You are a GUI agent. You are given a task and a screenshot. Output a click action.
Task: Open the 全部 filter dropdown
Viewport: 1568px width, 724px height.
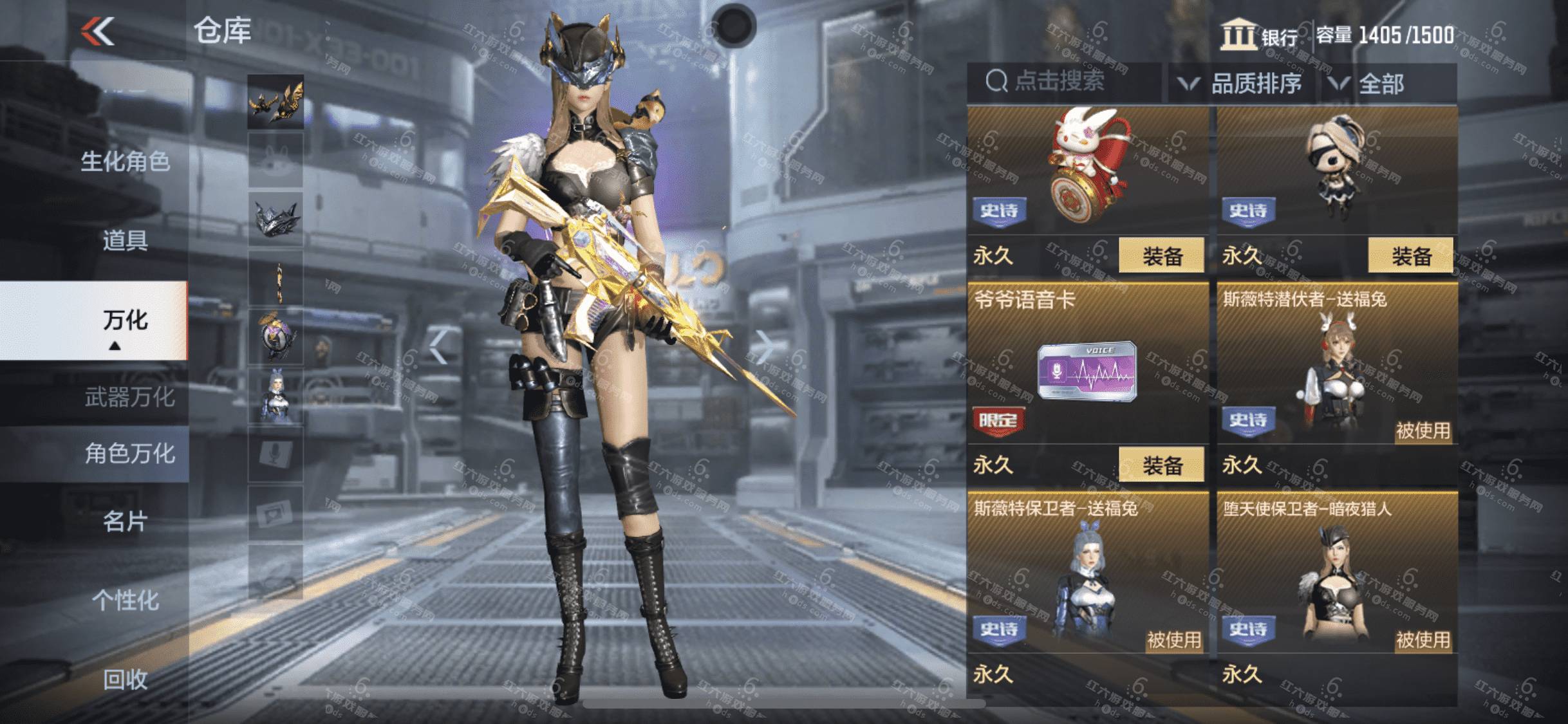click(x=1368, y=84)
